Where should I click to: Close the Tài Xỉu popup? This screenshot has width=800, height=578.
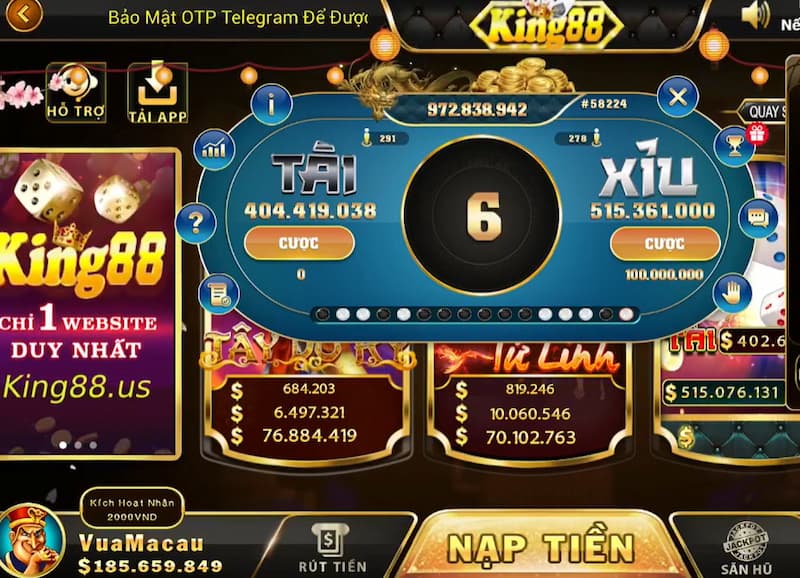[677, 98]
